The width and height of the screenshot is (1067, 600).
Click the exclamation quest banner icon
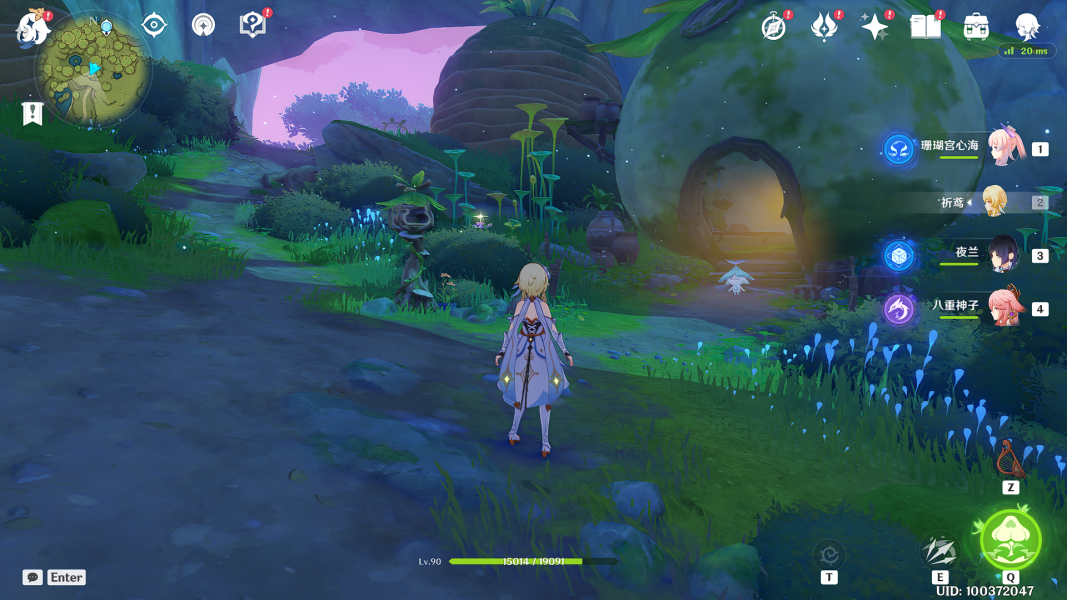pyautogui.click(x=32, y=113)
